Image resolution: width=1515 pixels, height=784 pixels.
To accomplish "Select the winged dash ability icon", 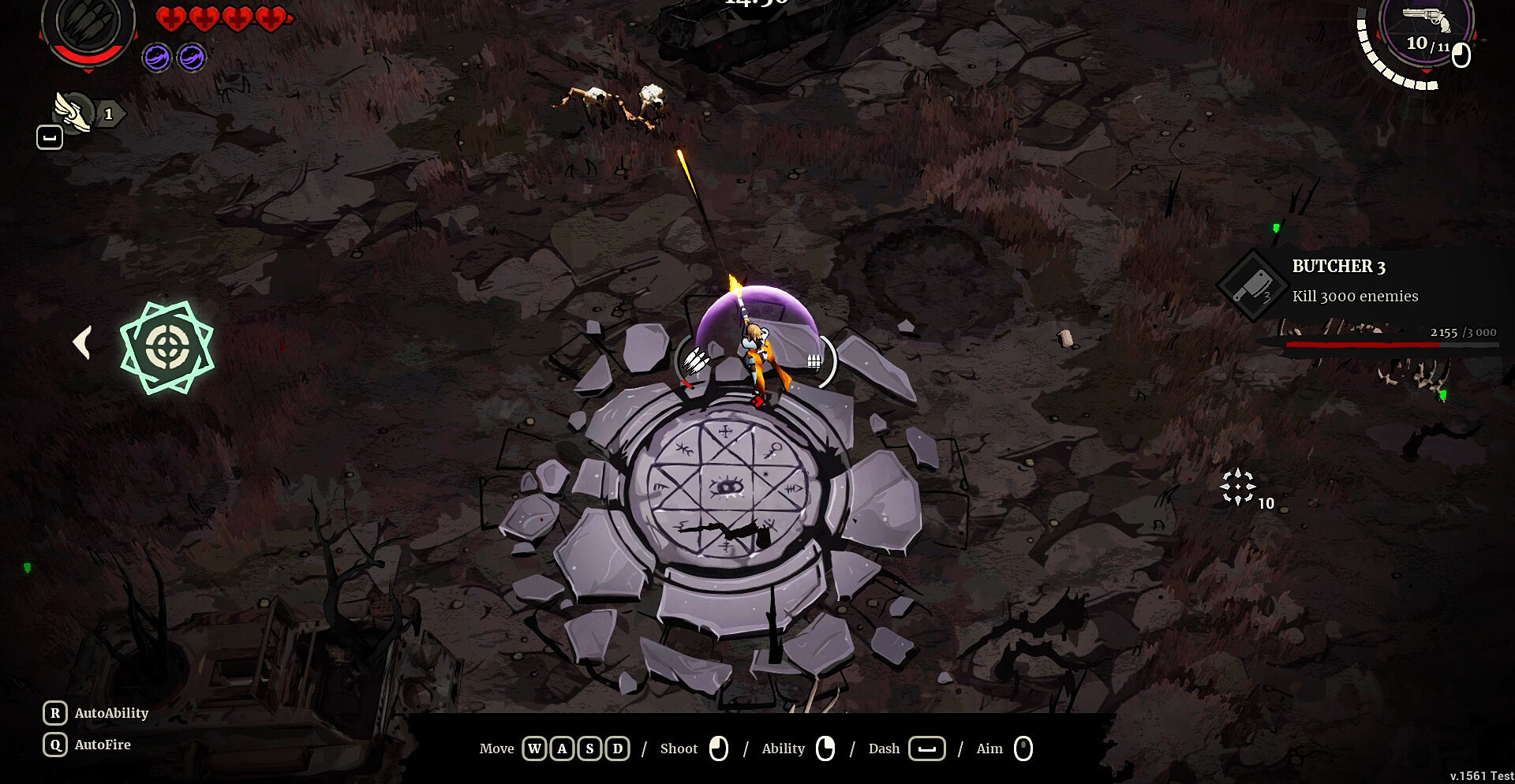I will pos(73,112).
